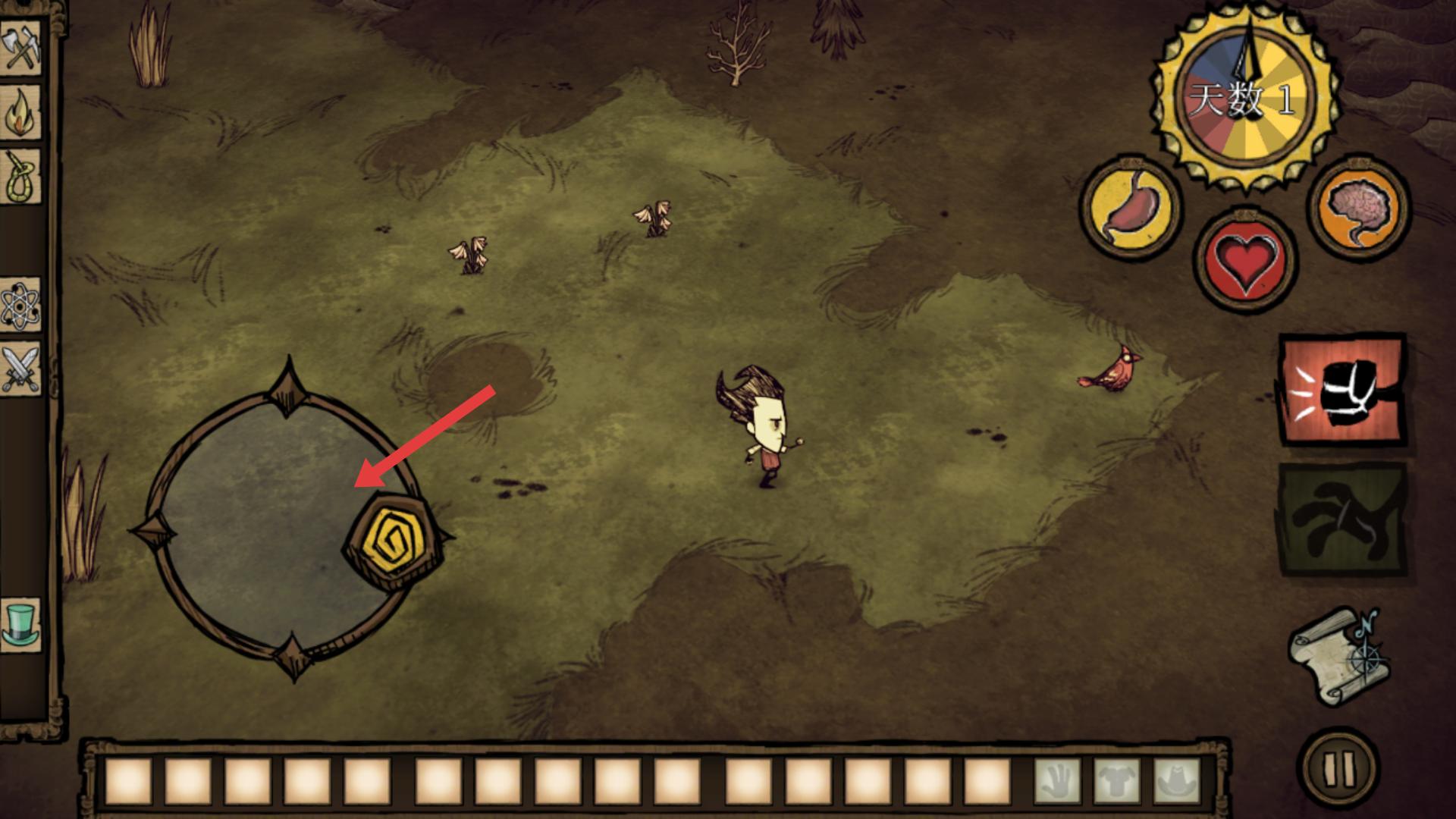The height and width of the screenshot is (819, 1456).
Task: Tap the hunger stomach meter
Action: coord(1130,209)
